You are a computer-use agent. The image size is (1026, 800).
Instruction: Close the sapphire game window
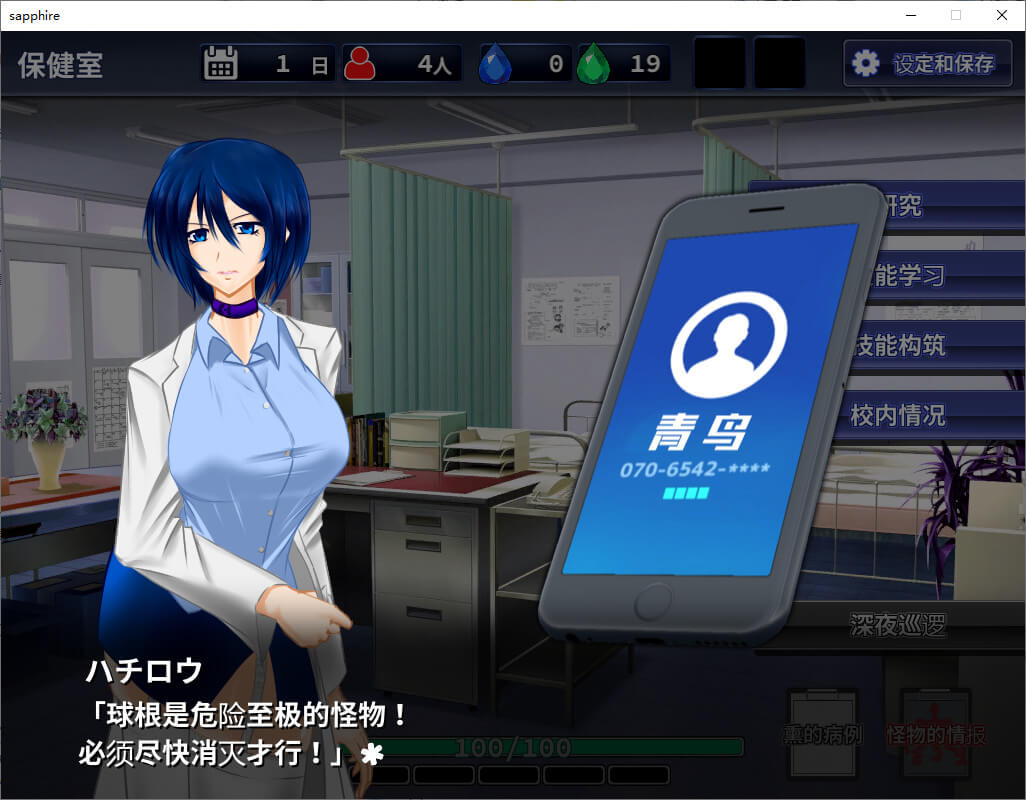pos(1002,15)
